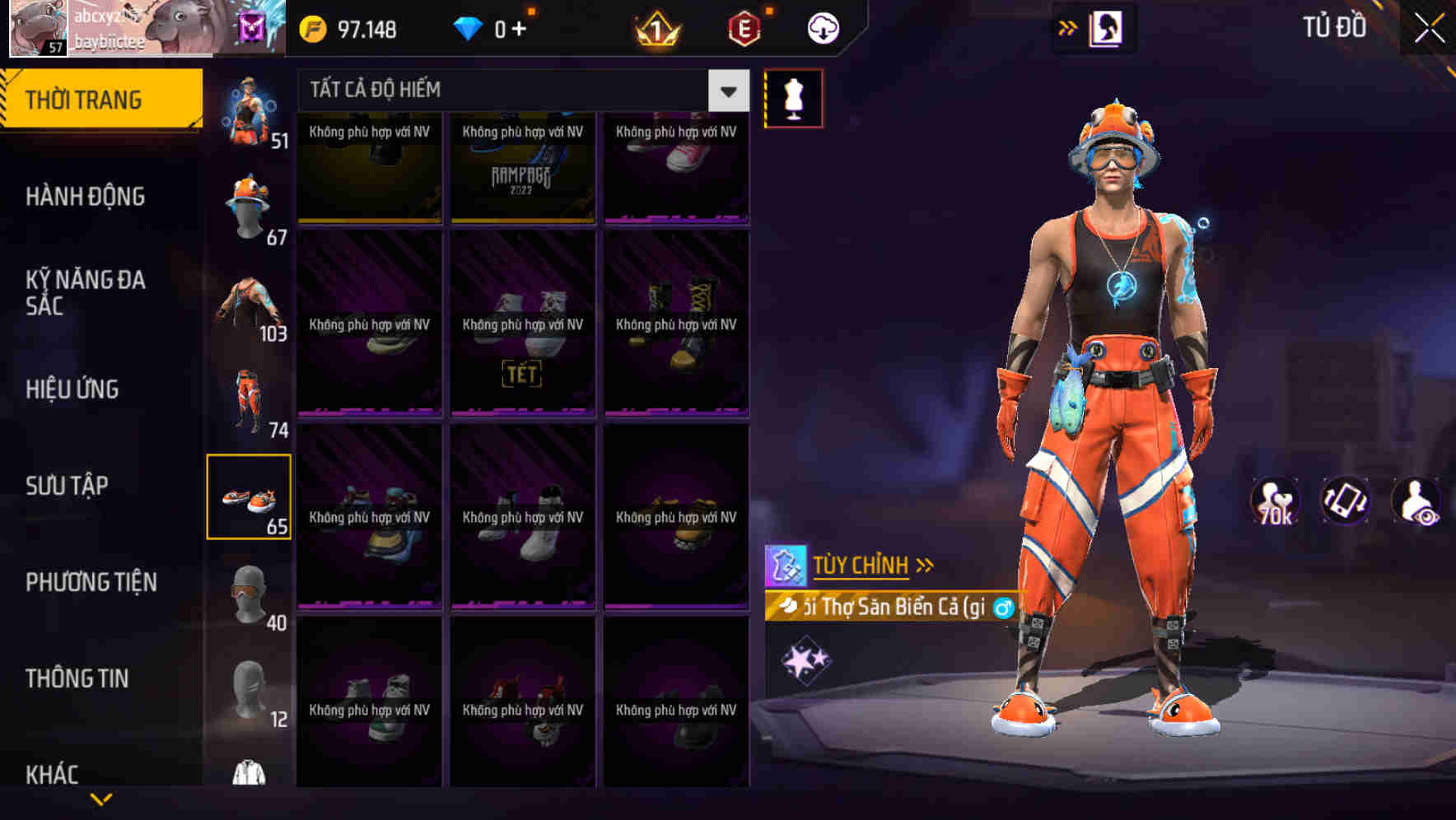
Task: Expand more categories with the bottom chevron
Action: (101, 797)
